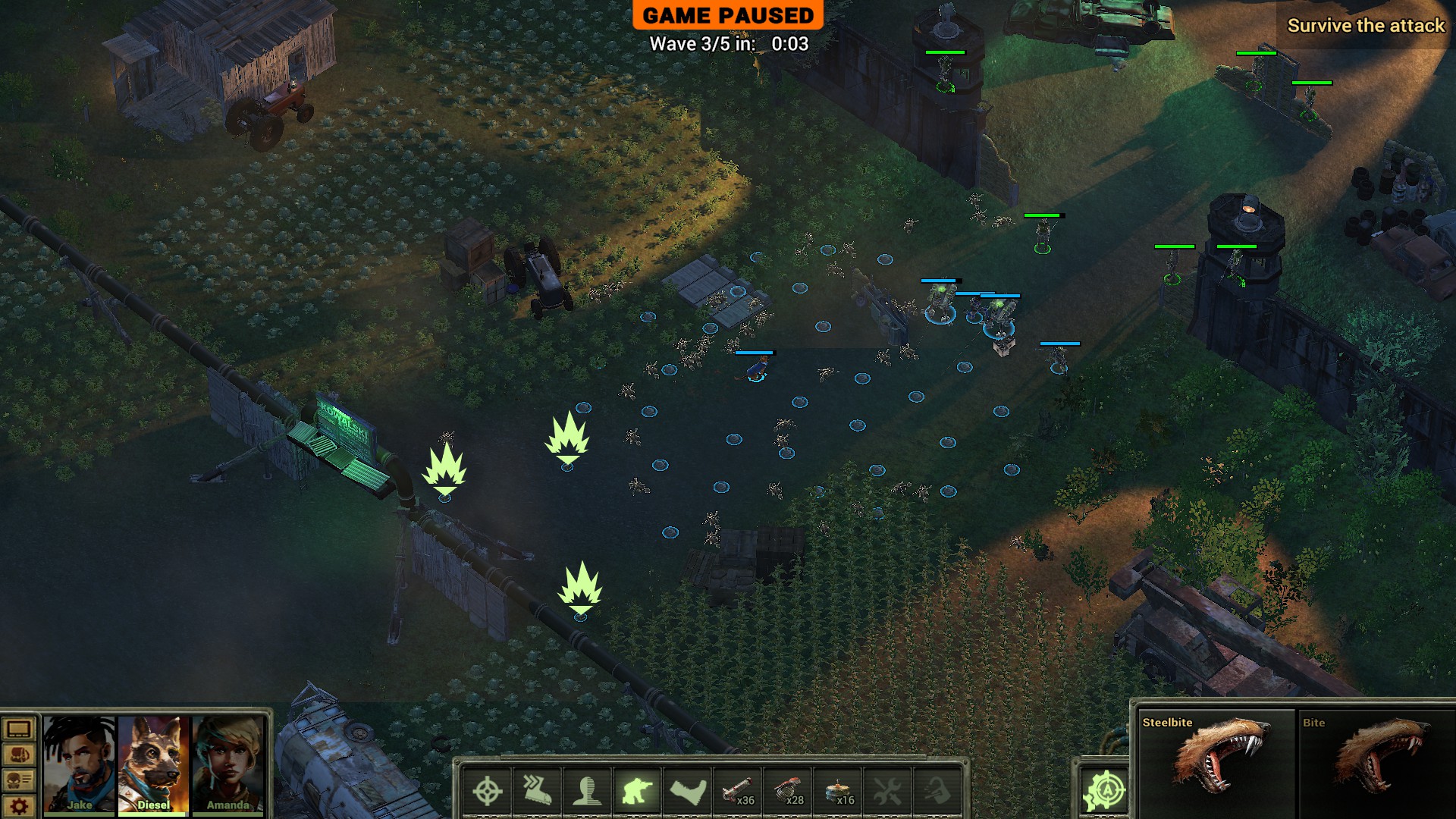Screen dimensions: 1456x819
Task: Select the head silhouette stealth command
Action: point(587,792)
